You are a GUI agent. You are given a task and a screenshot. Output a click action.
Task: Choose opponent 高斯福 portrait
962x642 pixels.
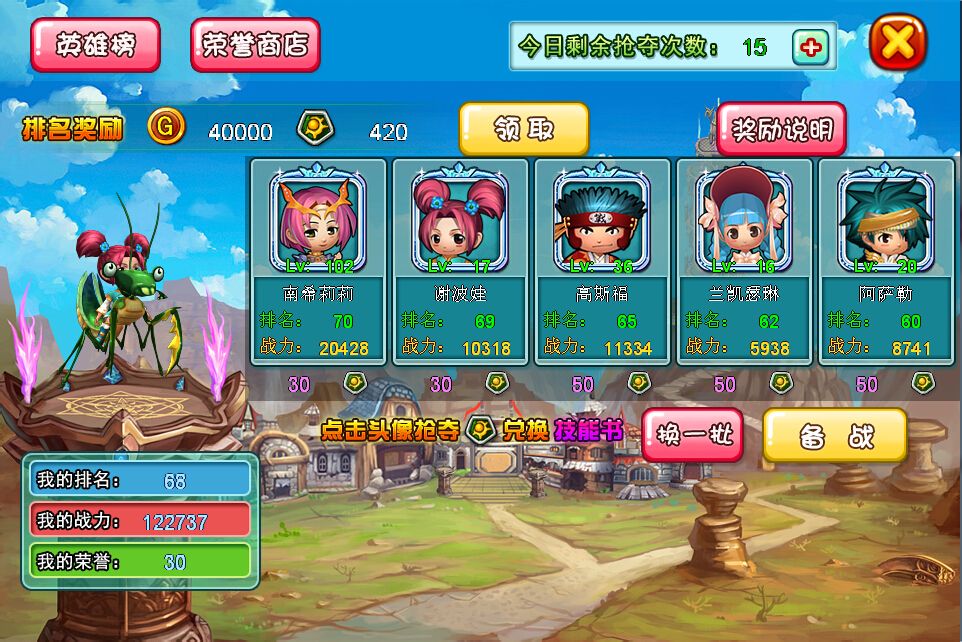click(602, 220)
